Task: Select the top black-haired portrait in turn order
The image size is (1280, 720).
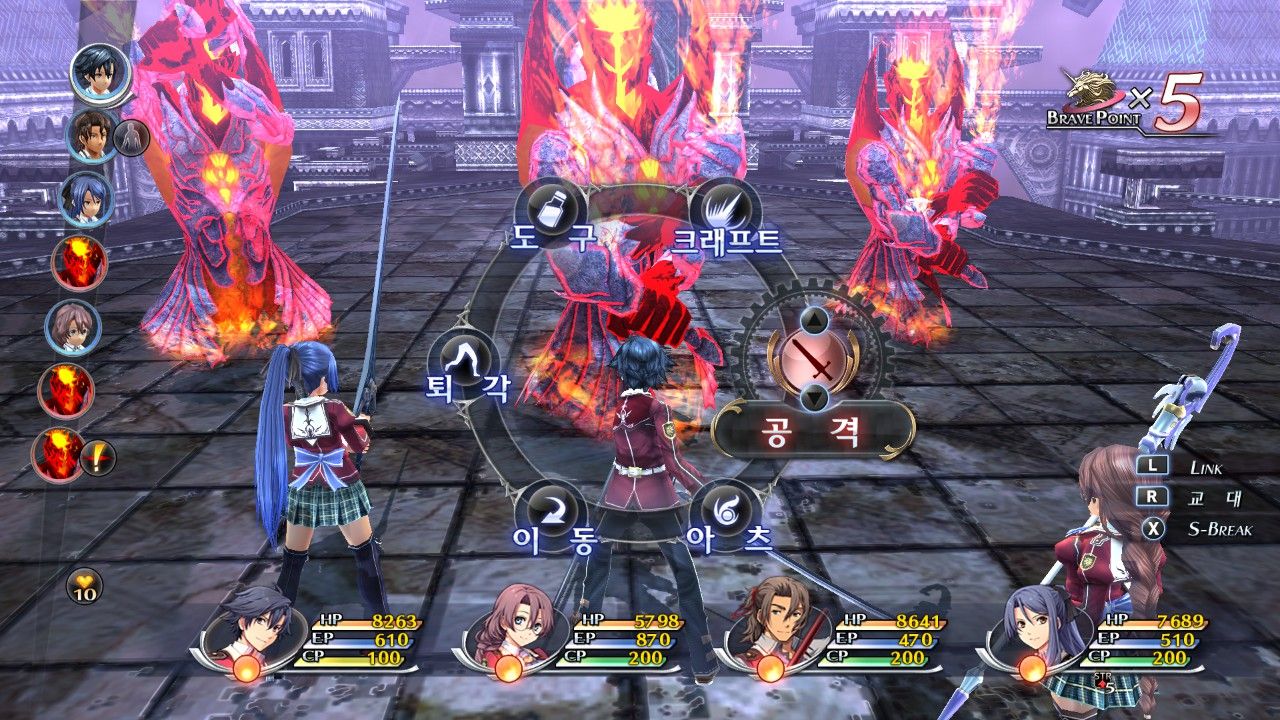Action: tap(100, 73)
